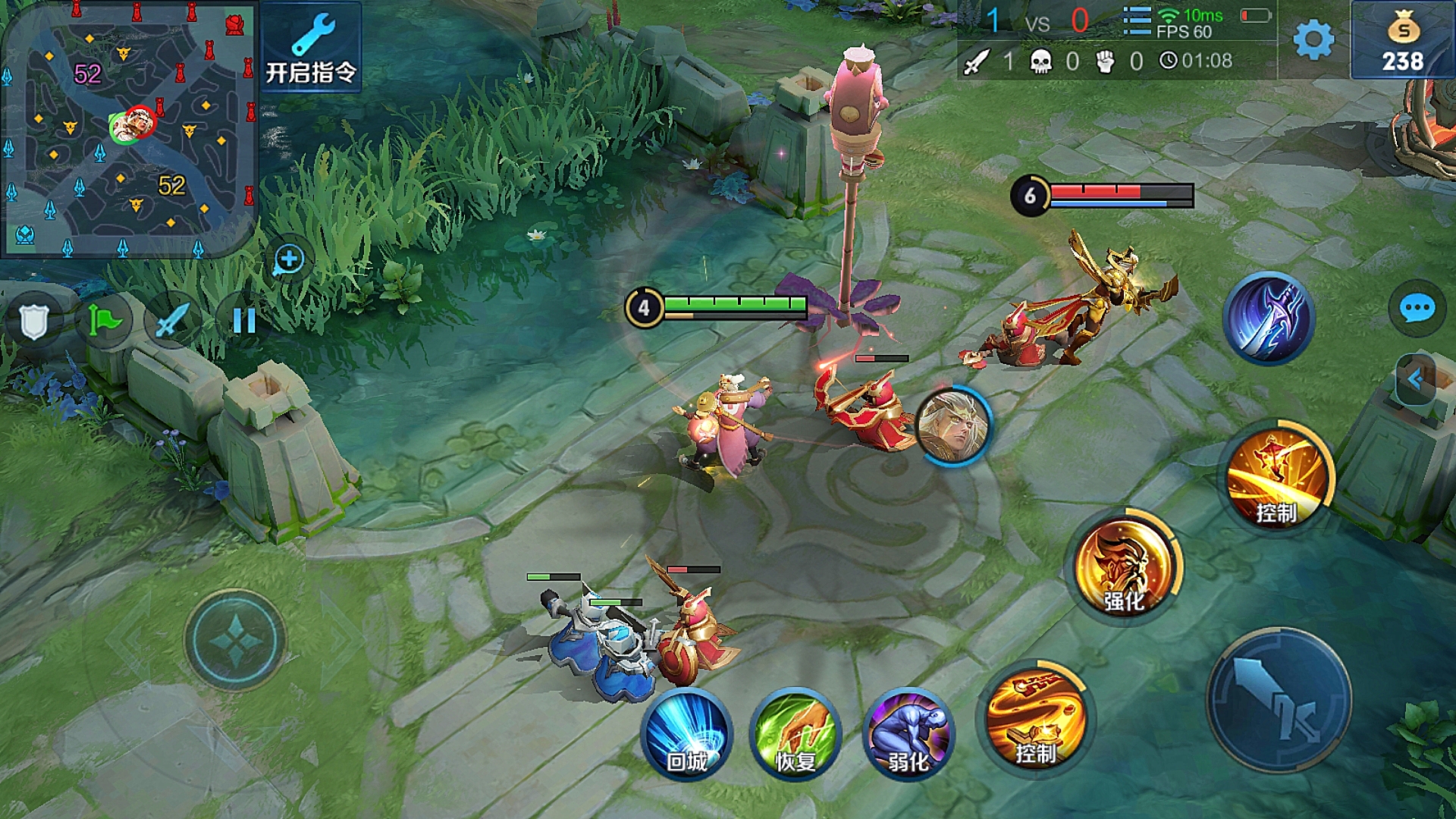Tap the 开启指令 wrench button
1456x819 pixels.
click(311, 47)
